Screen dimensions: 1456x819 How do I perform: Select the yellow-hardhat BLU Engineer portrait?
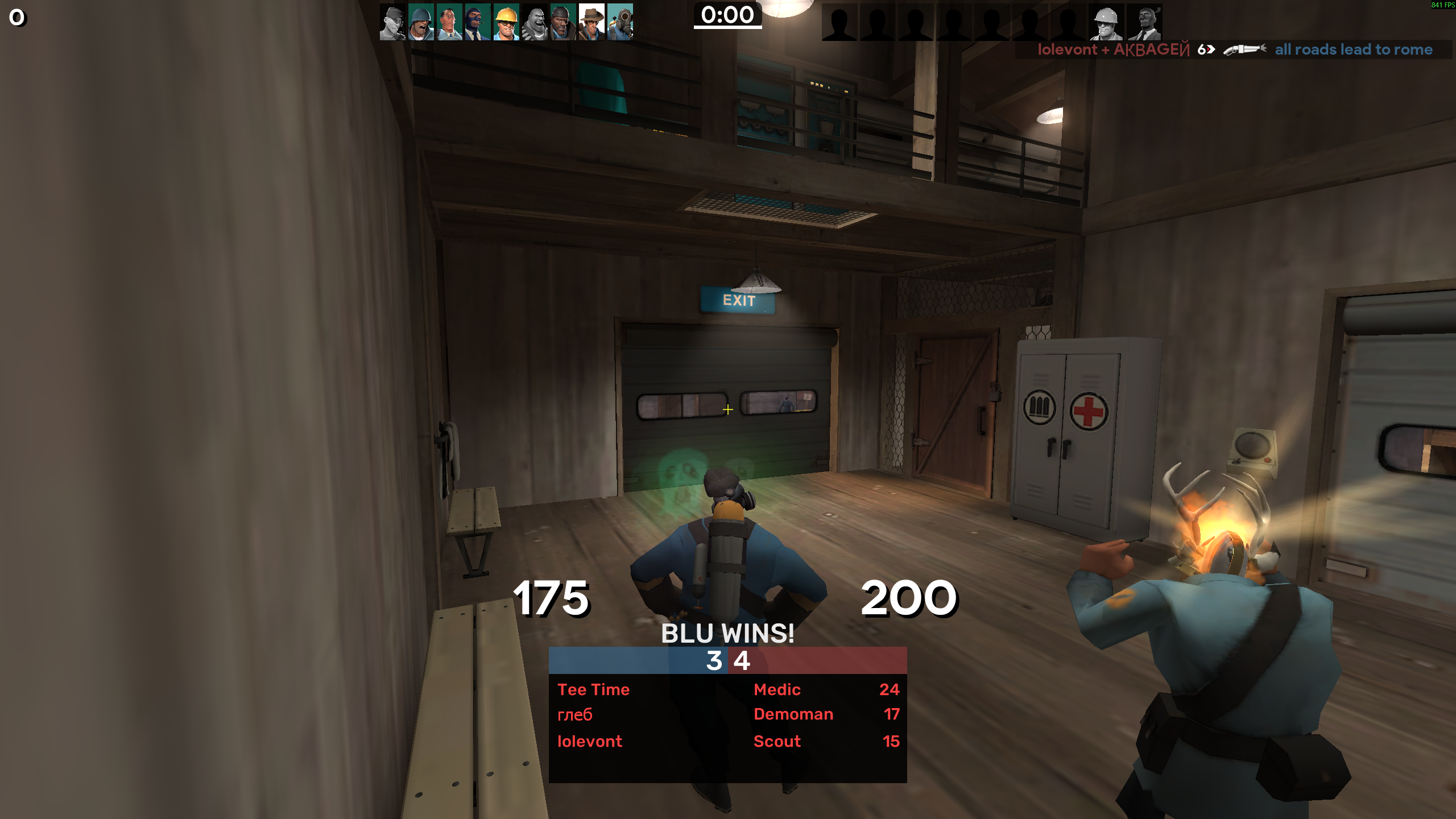click(x=506, y=23)
